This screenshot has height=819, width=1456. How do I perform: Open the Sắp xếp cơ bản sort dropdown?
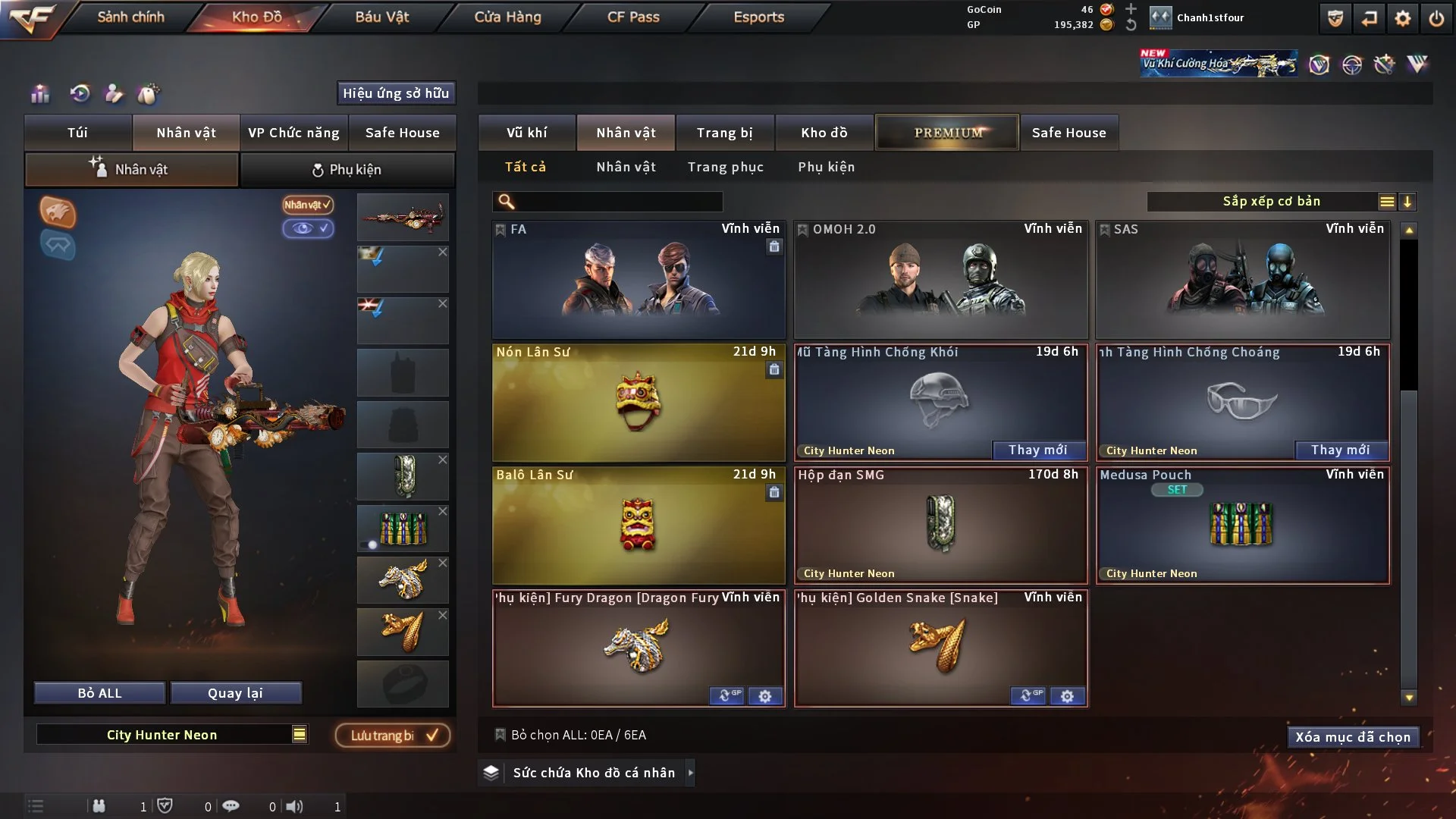[x=1271, y=201]
